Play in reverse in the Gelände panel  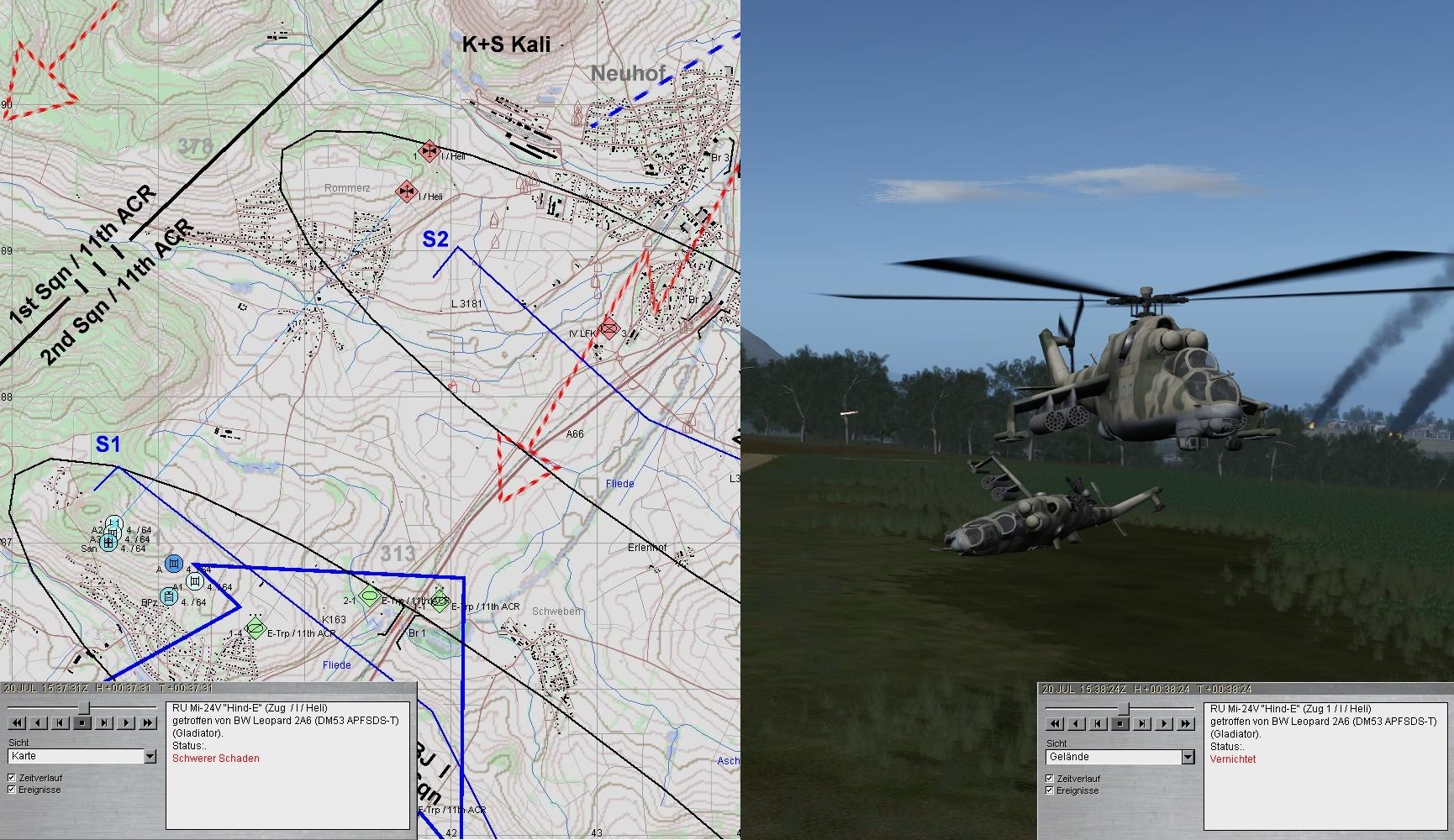coord(1077,723)
